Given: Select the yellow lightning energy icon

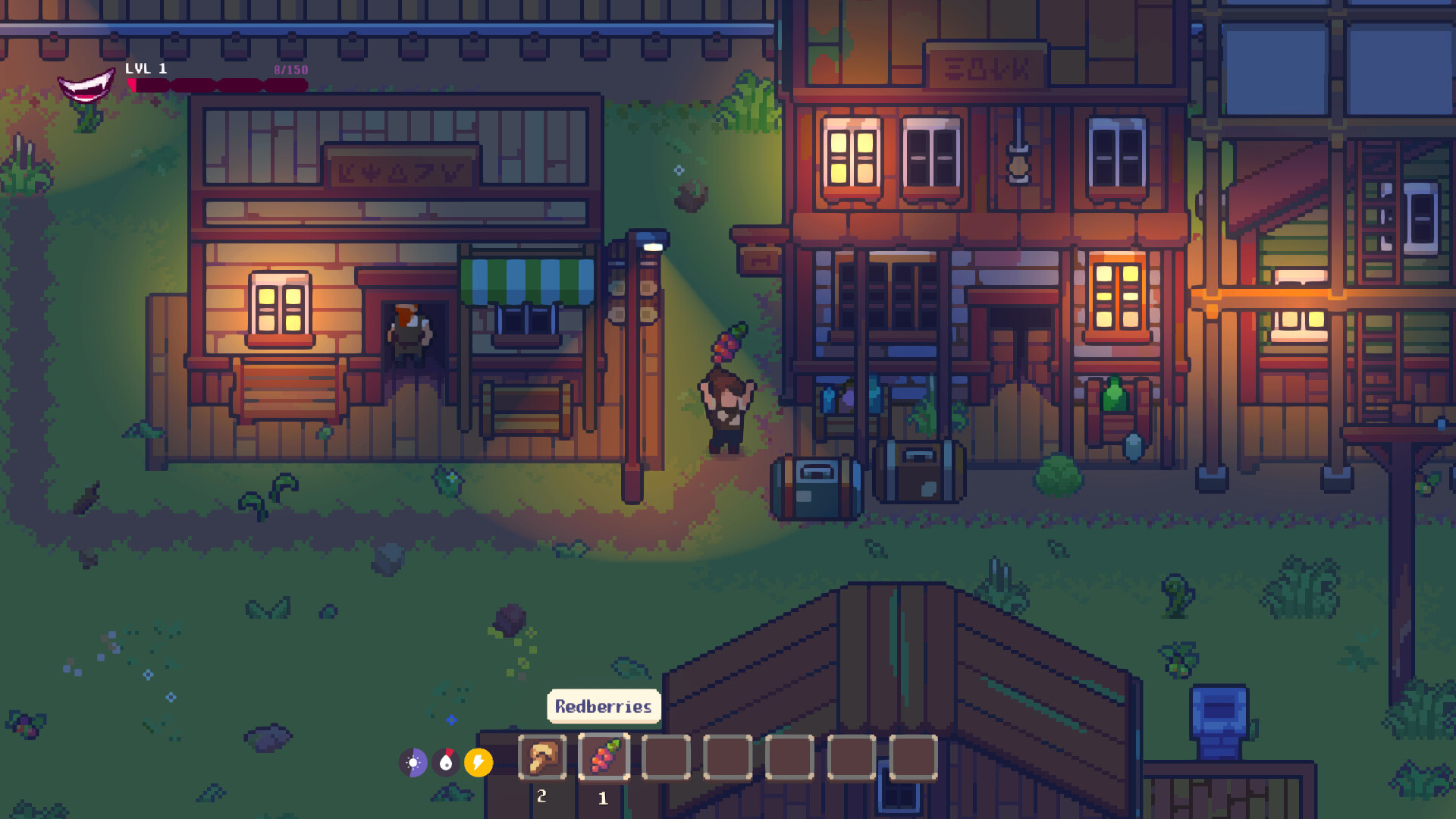Looking at the screenshot, I should point(478,761).
